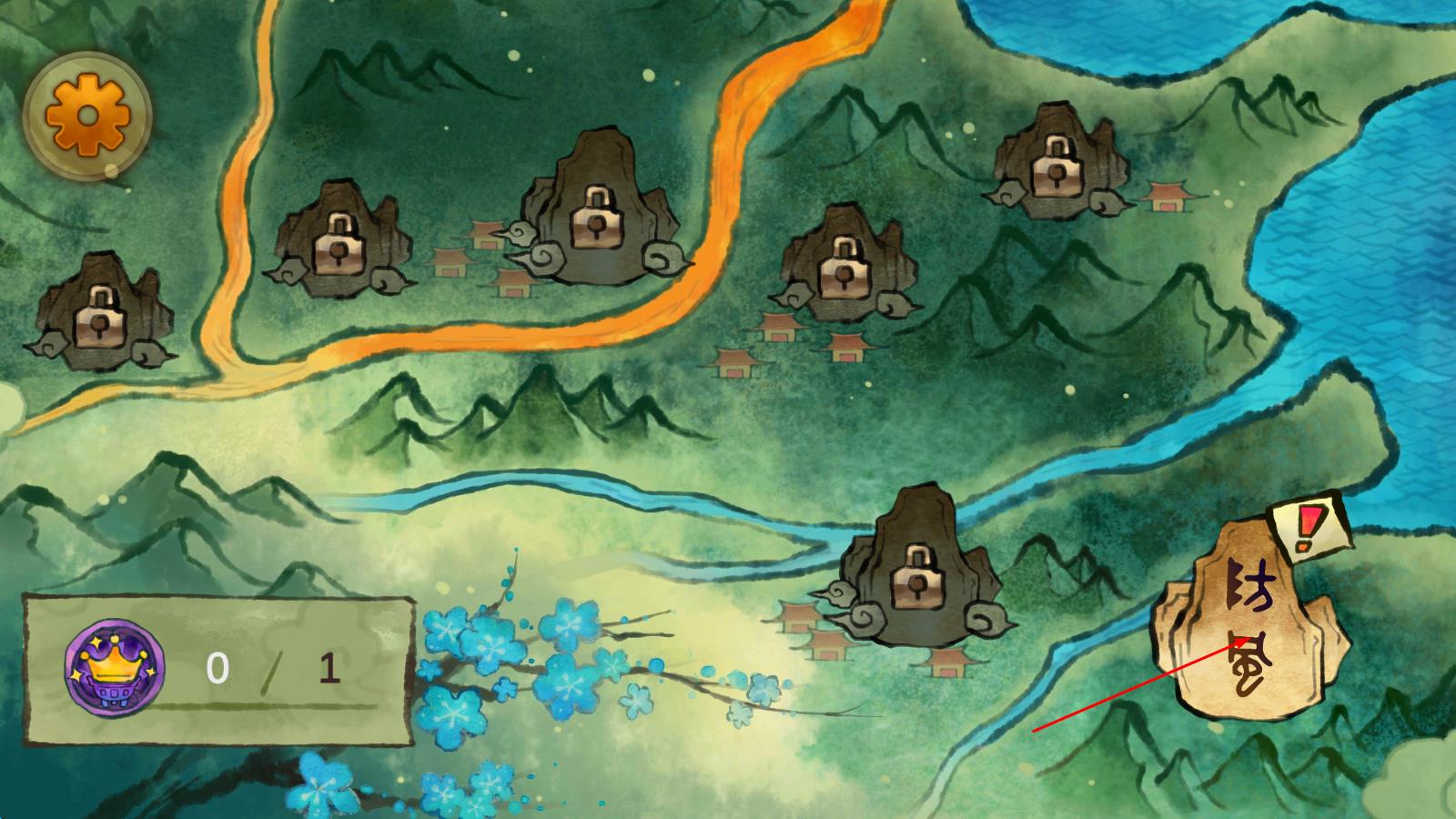Open the orange gear settings button
The height and width of the screenshot is (819, 1456).
[87, 116]
